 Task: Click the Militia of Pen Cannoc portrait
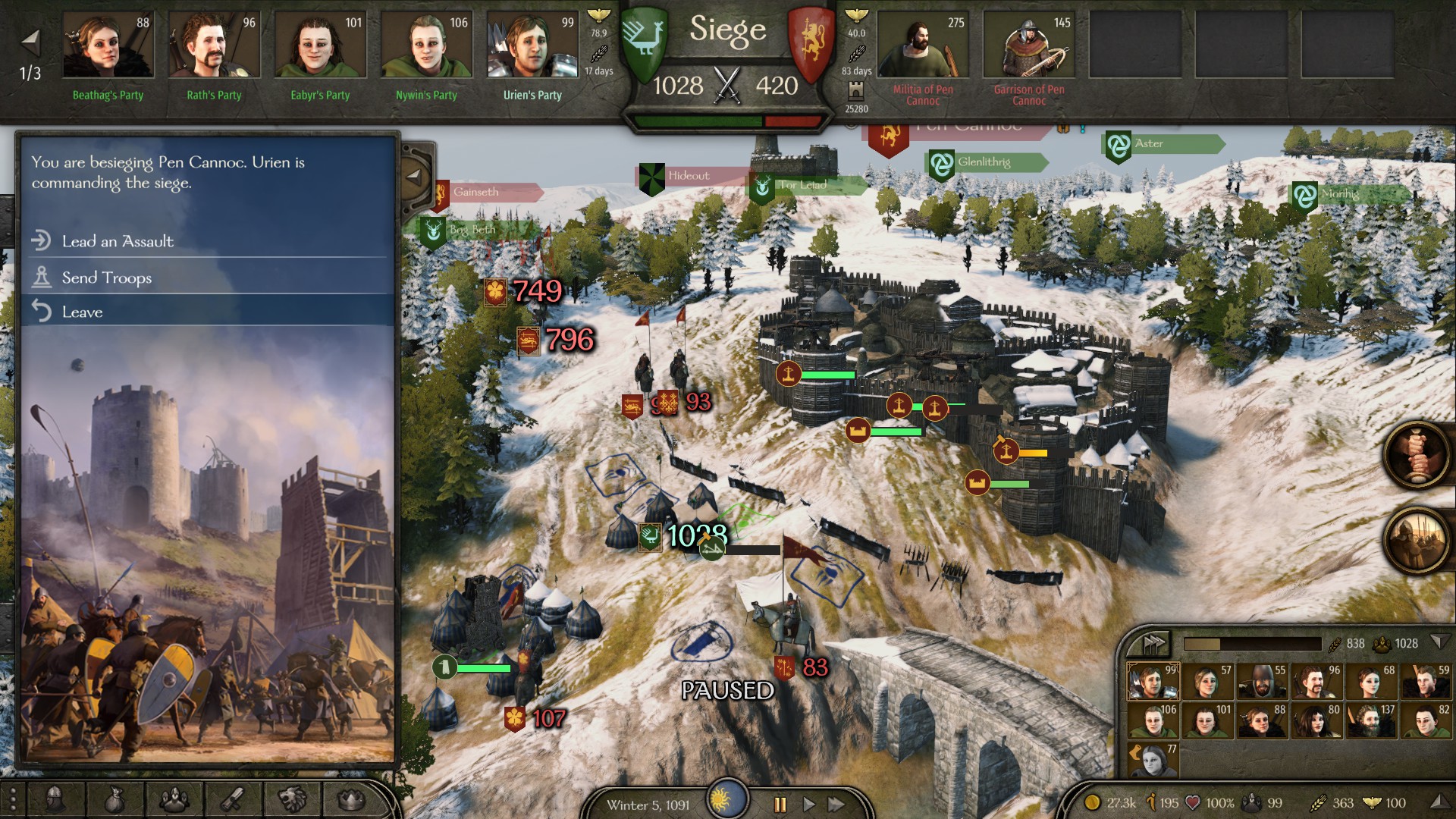[x=923, y=45]
